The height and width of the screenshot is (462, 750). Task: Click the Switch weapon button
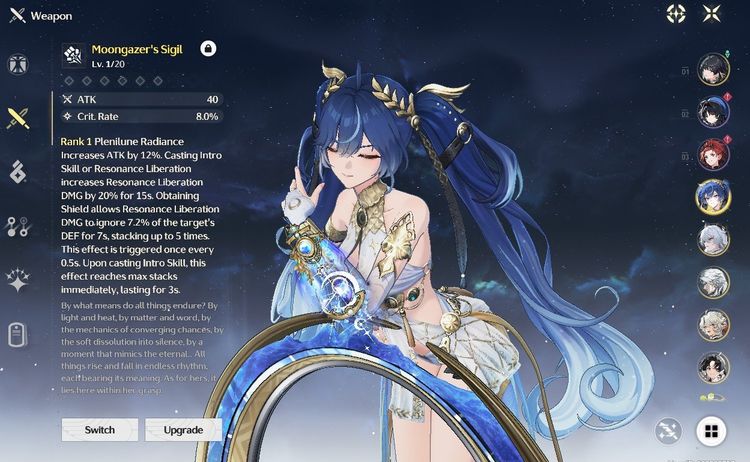100,430
